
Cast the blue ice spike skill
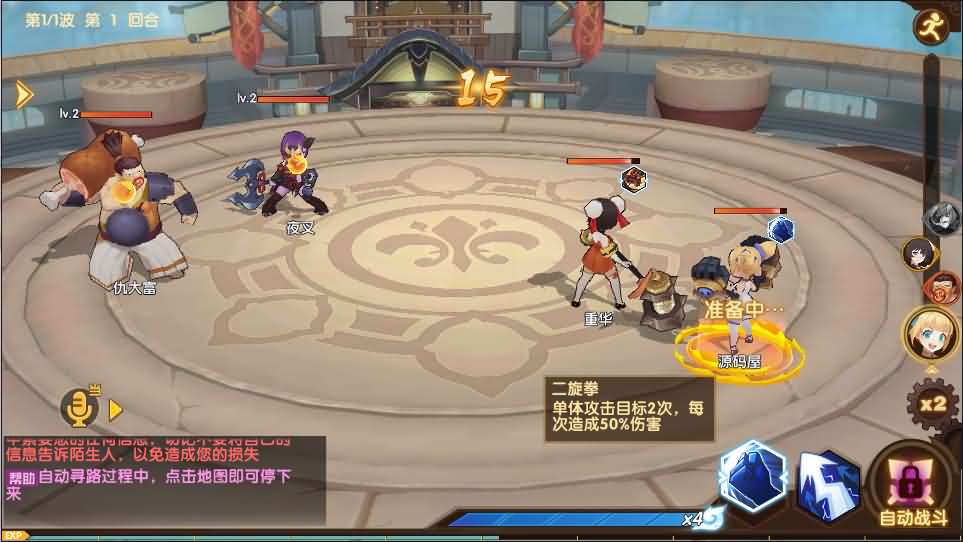[828, 486]
